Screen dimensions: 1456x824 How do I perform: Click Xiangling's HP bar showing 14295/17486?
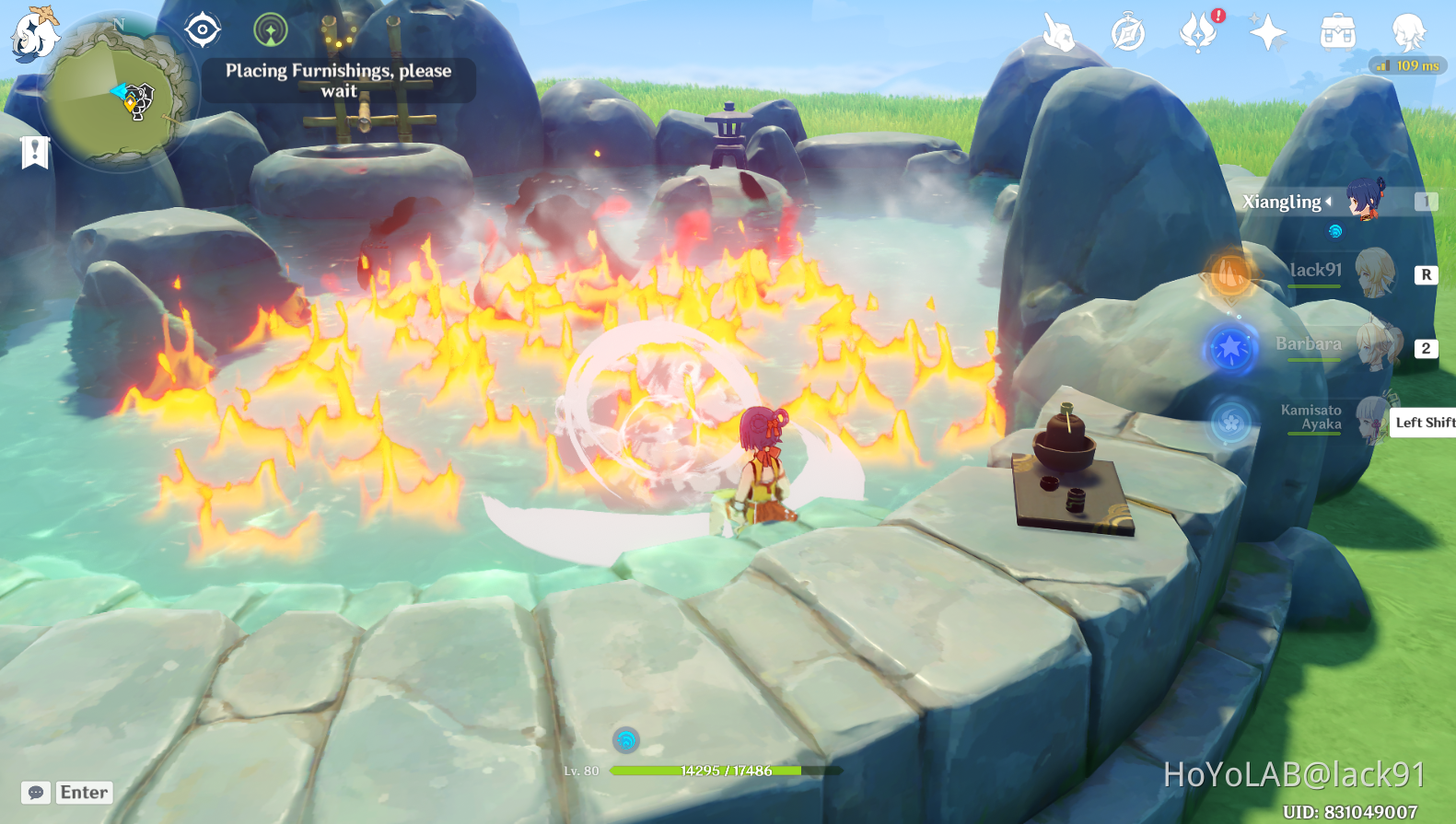pyautogui.click(x=726, y=771)
